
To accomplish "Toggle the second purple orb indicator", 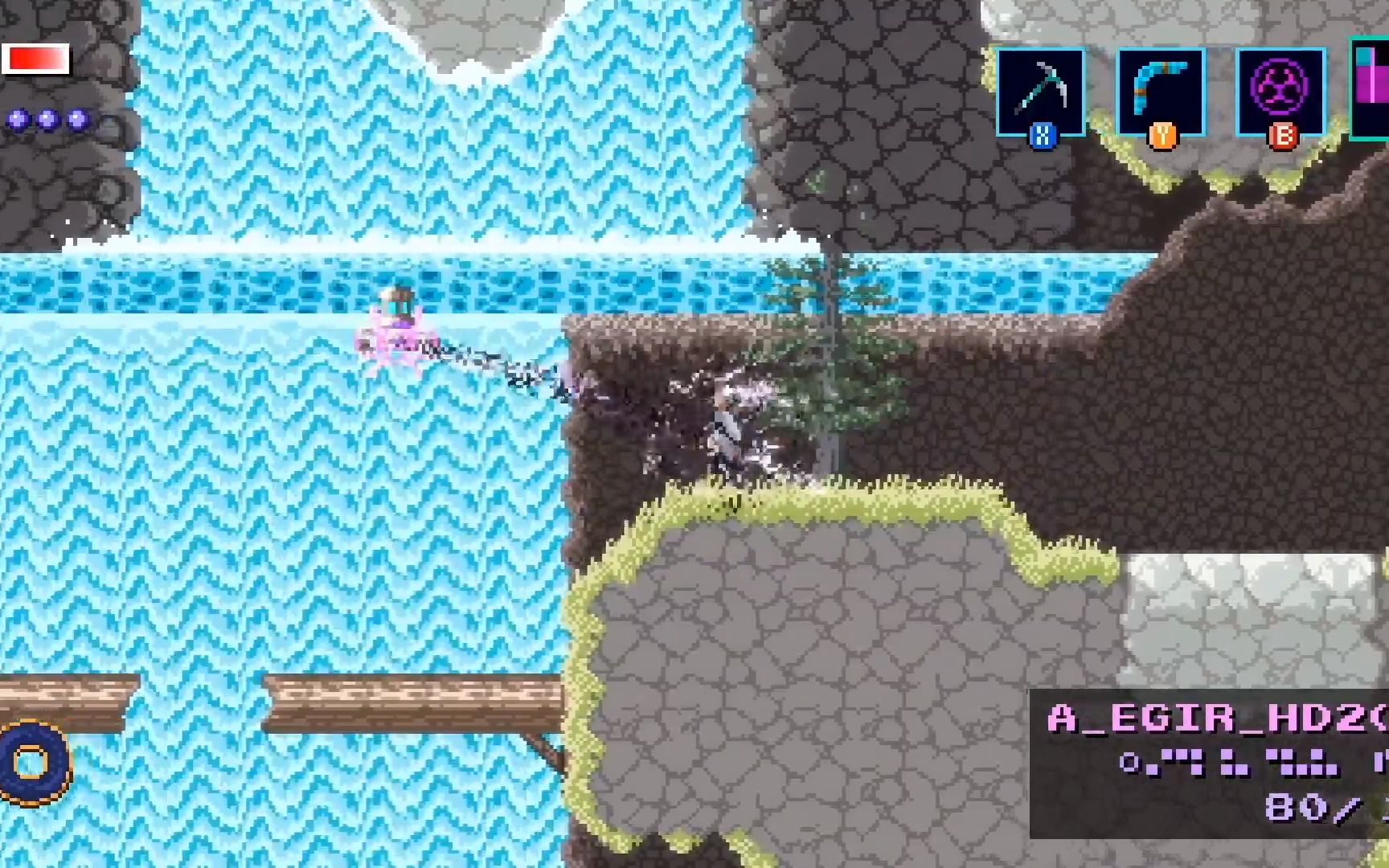I will pos(46,121).
